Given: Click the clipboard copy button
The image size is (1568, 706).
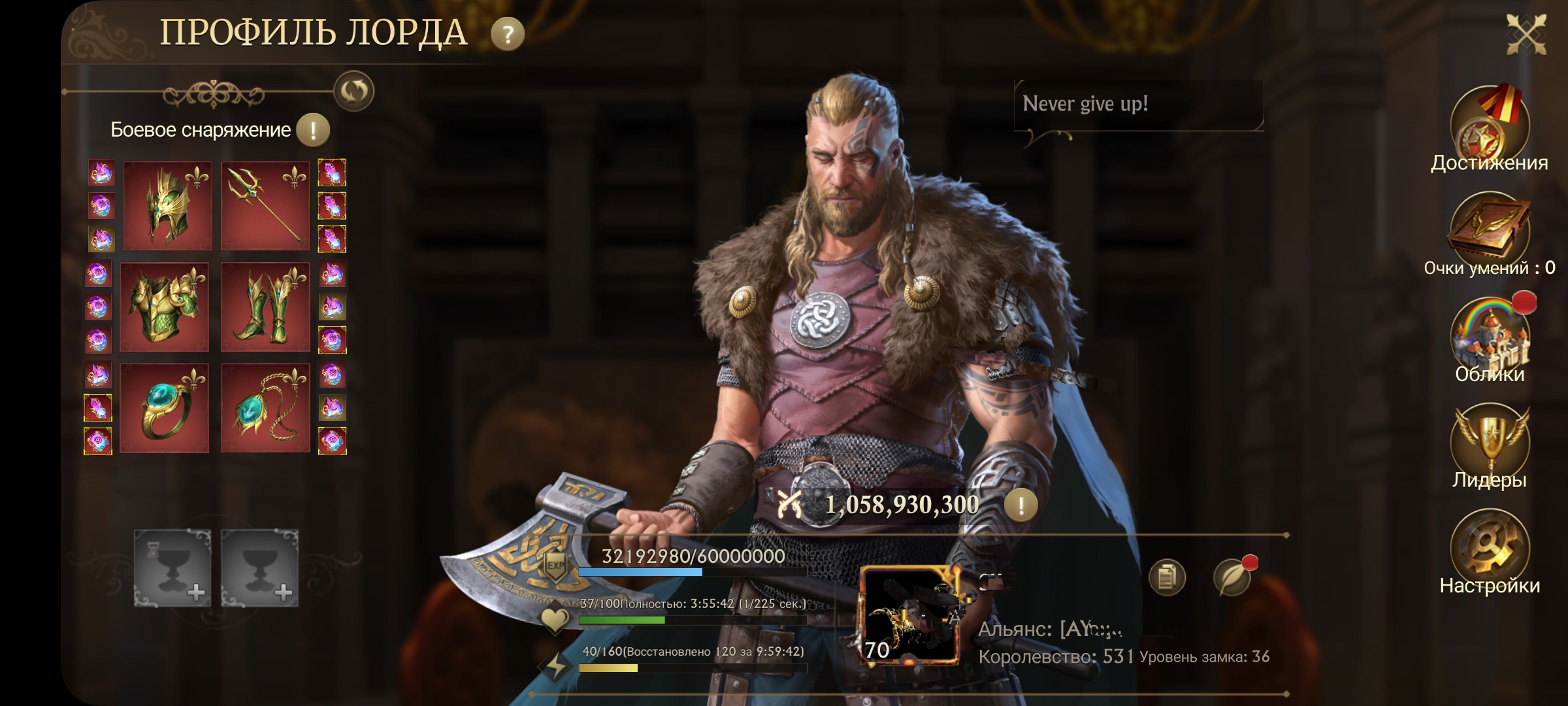Looking at the screenshot, I should point(1167,577).
